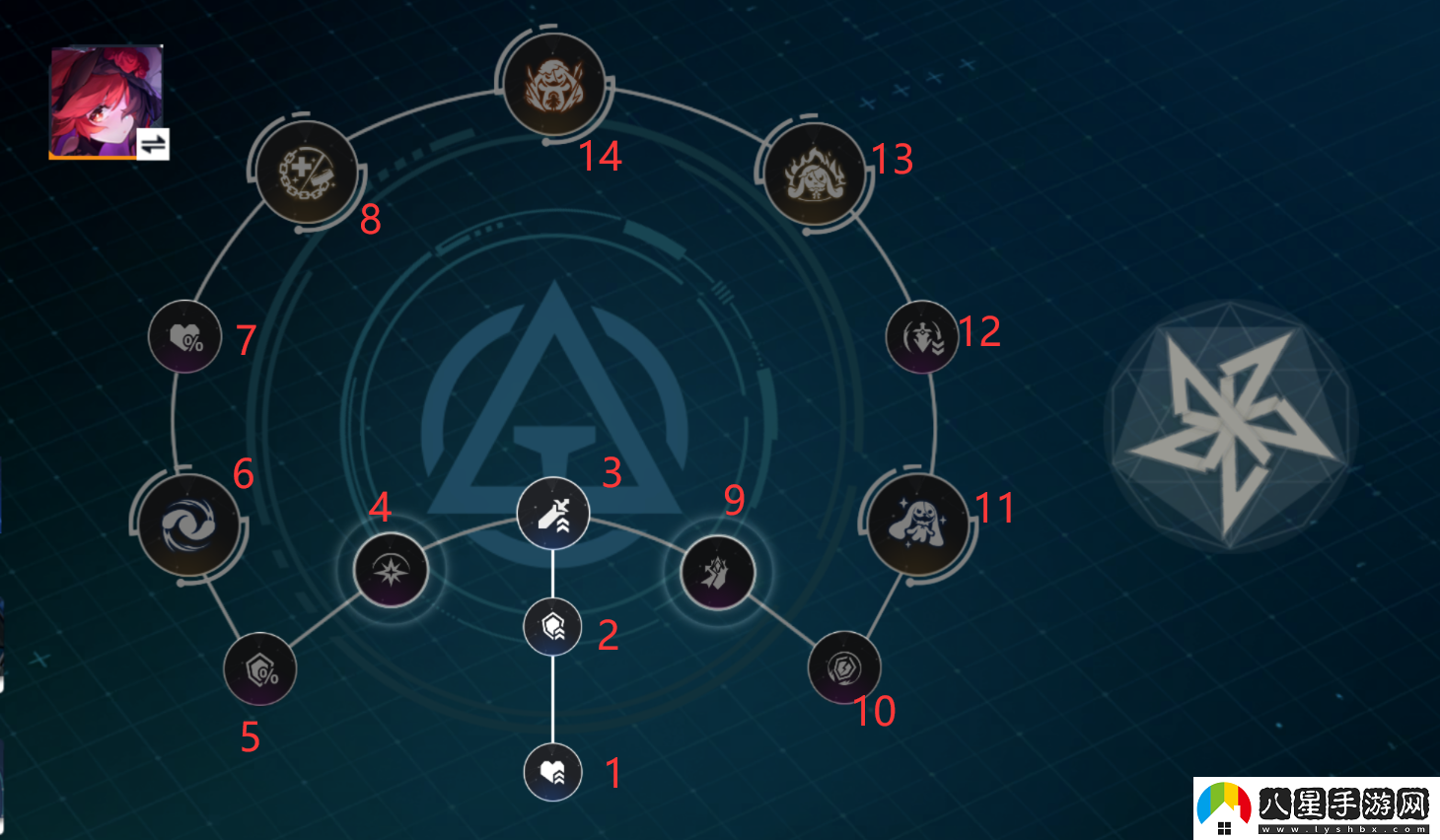The image size is (1440, 840).
Task: Select node 12 down-arrow debuff icon
Action: pyautogui.click(x=921, y=337)
